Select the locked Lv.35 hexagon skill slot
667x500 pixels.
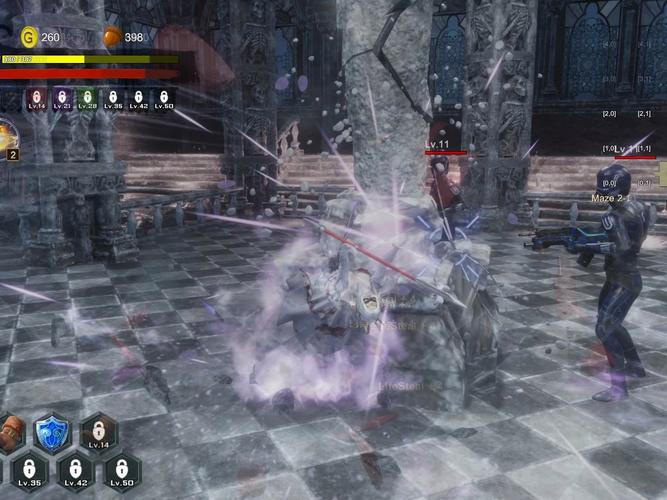pyautogui.click(x=29, y=471)
